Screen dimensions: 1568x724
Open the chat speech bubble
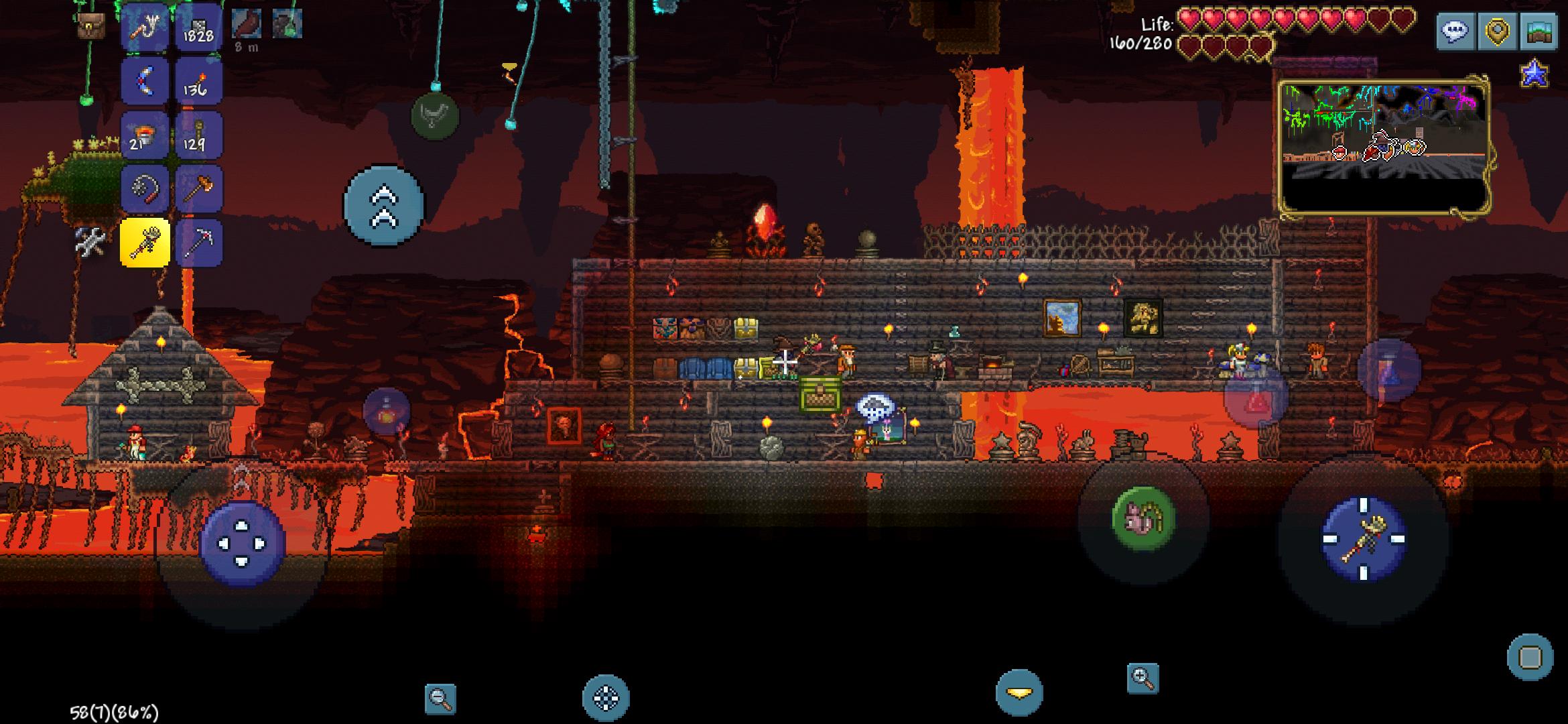point(1455,31)
